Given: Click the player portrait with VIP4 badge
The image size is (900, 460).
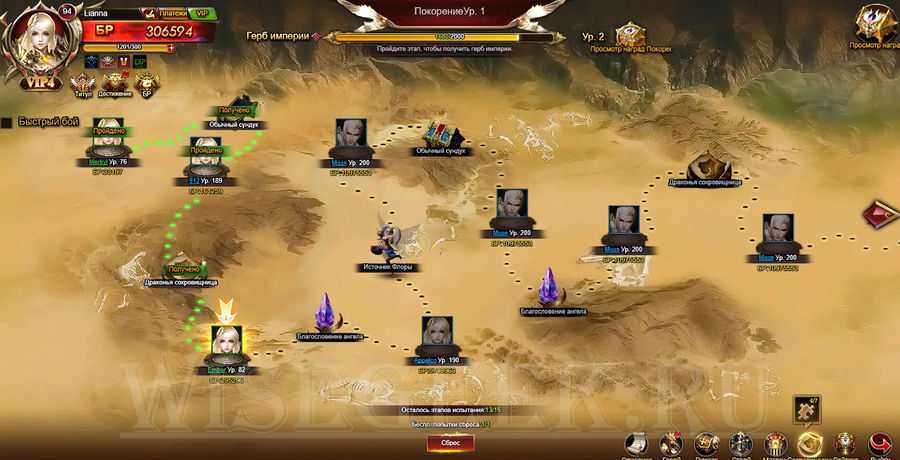Looking at the screenshot, I should [x=39, y=43].
